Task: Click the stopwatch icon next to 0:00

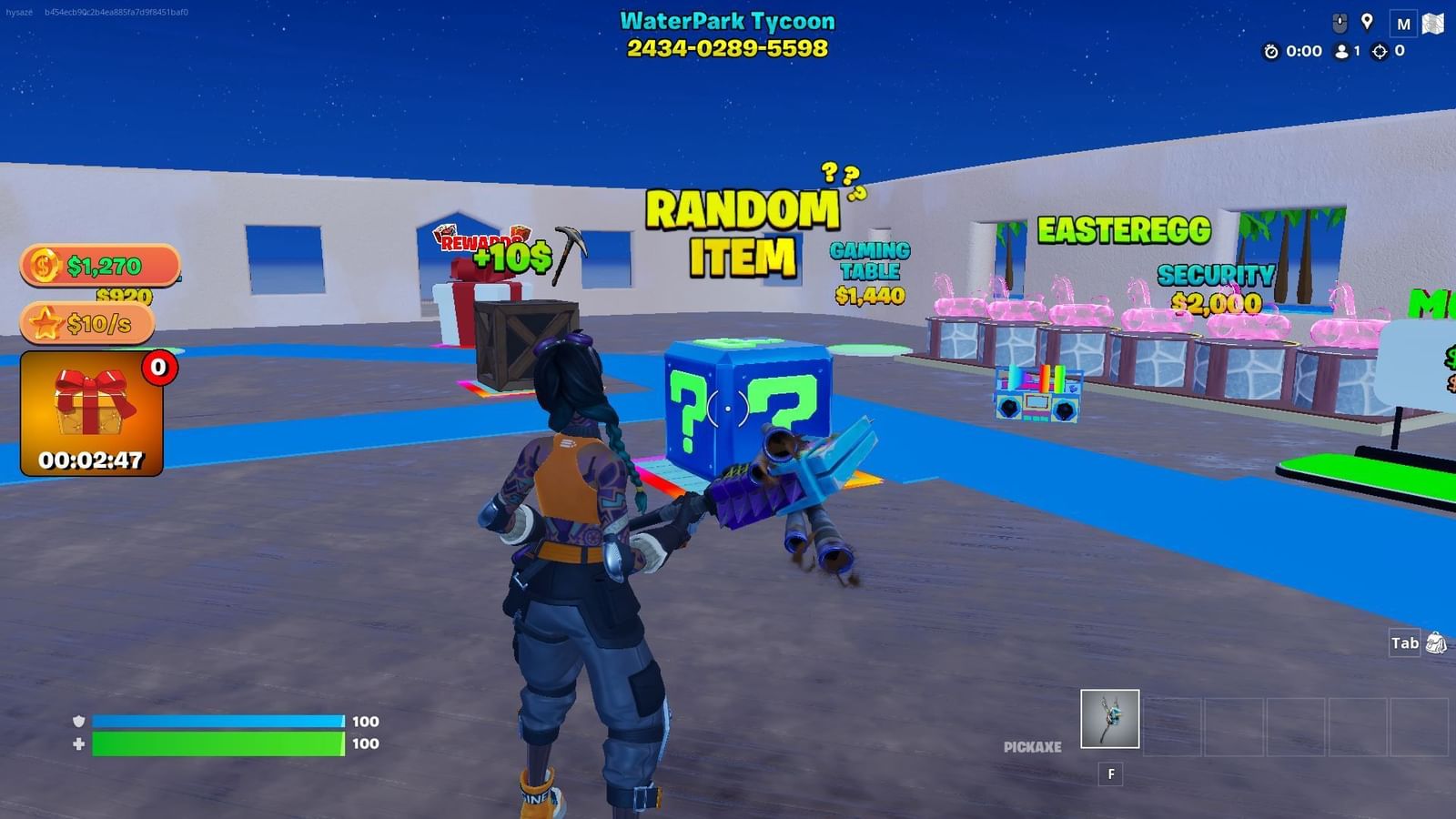Action: [x=1271, y=52]
